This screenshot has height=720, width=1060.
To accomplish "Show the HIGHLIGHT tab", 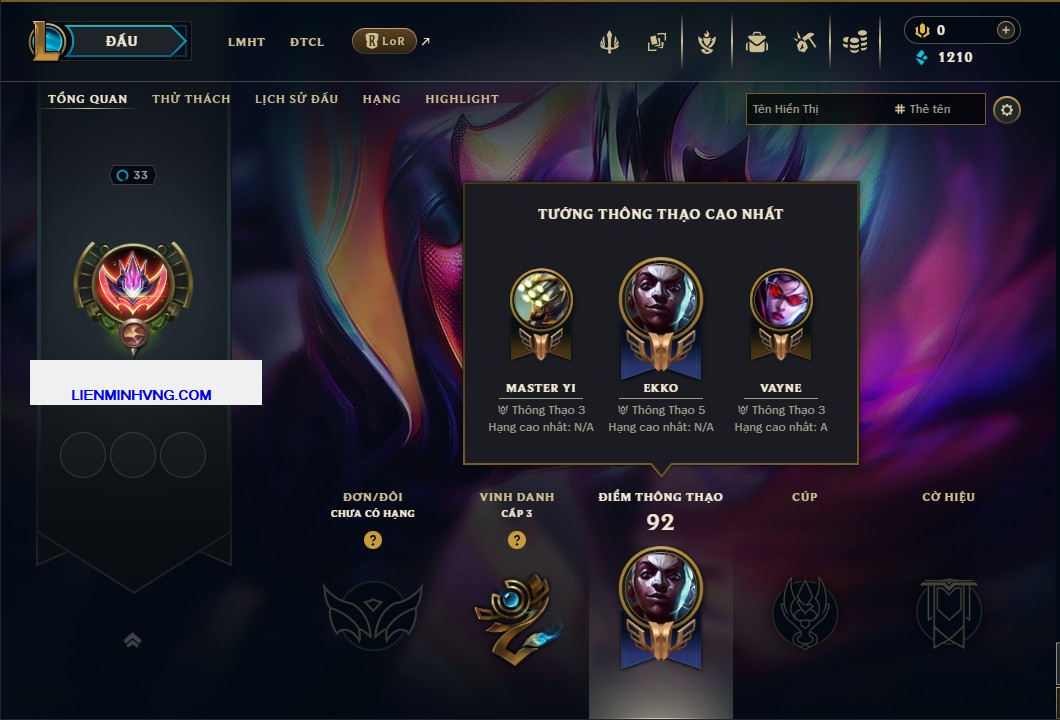I will pos(462,99).
